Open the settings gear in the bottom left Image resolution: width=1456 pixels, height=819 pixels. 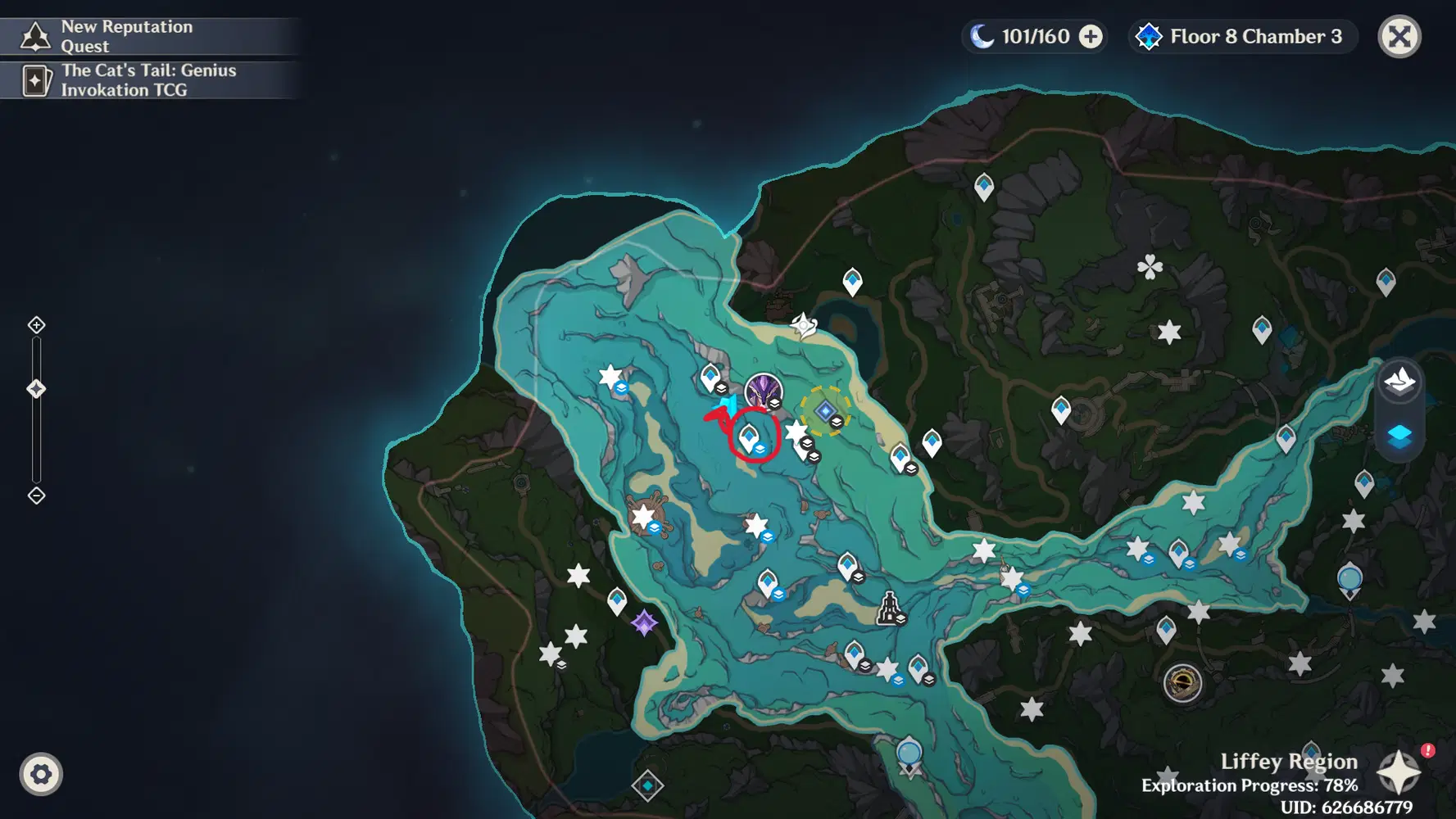40,773
